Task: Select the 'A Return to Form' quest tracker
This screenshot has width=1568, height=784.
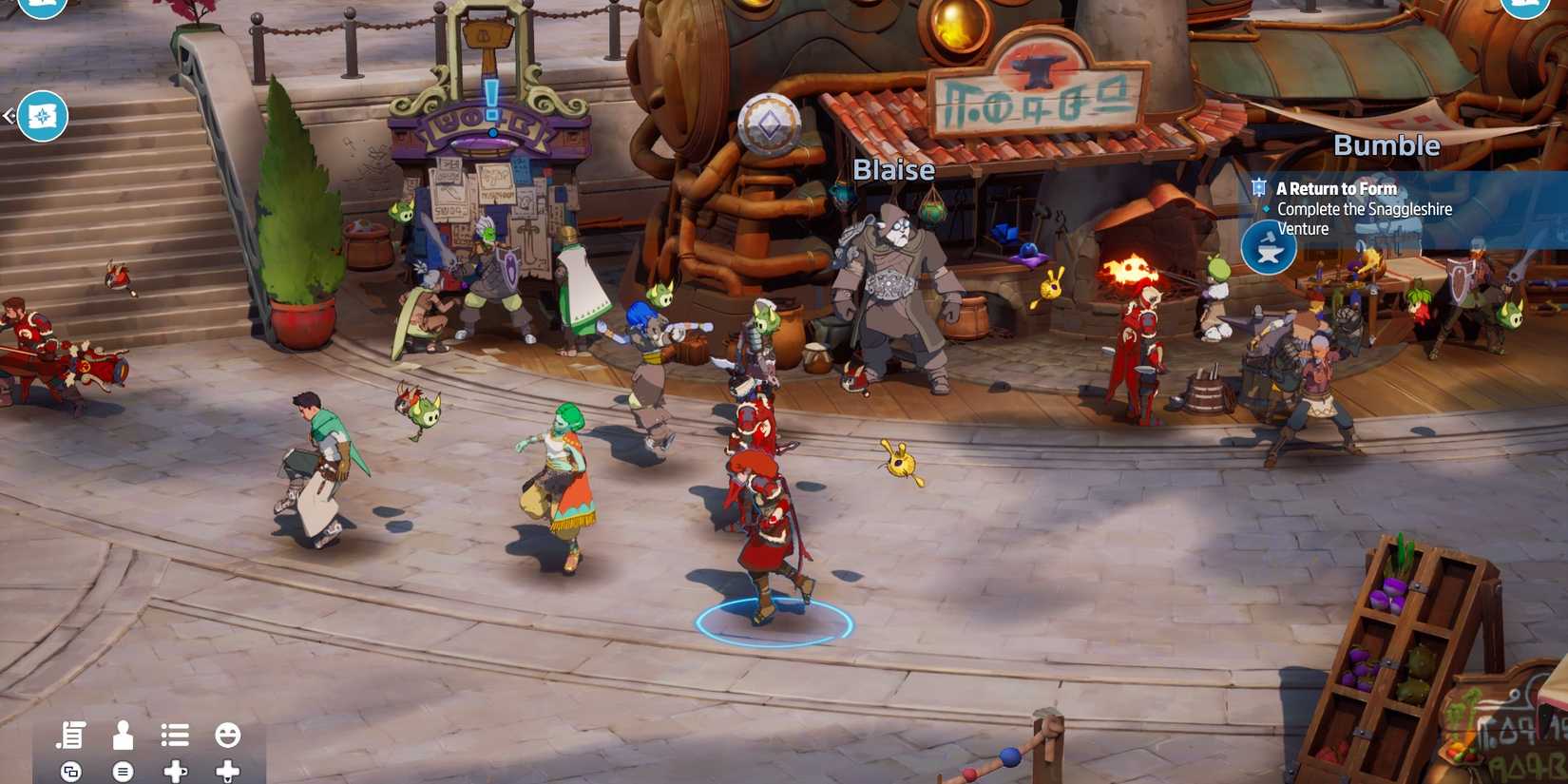Action: point(1335,188)
